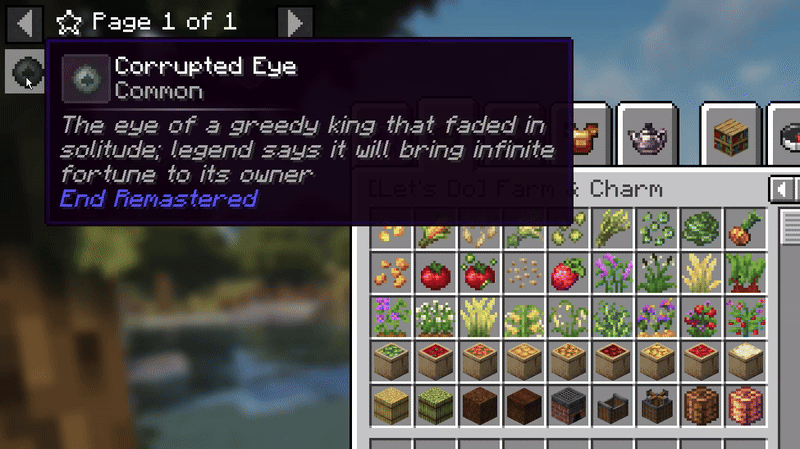Switch to the bookshelf creative tab

coord(729,132)
